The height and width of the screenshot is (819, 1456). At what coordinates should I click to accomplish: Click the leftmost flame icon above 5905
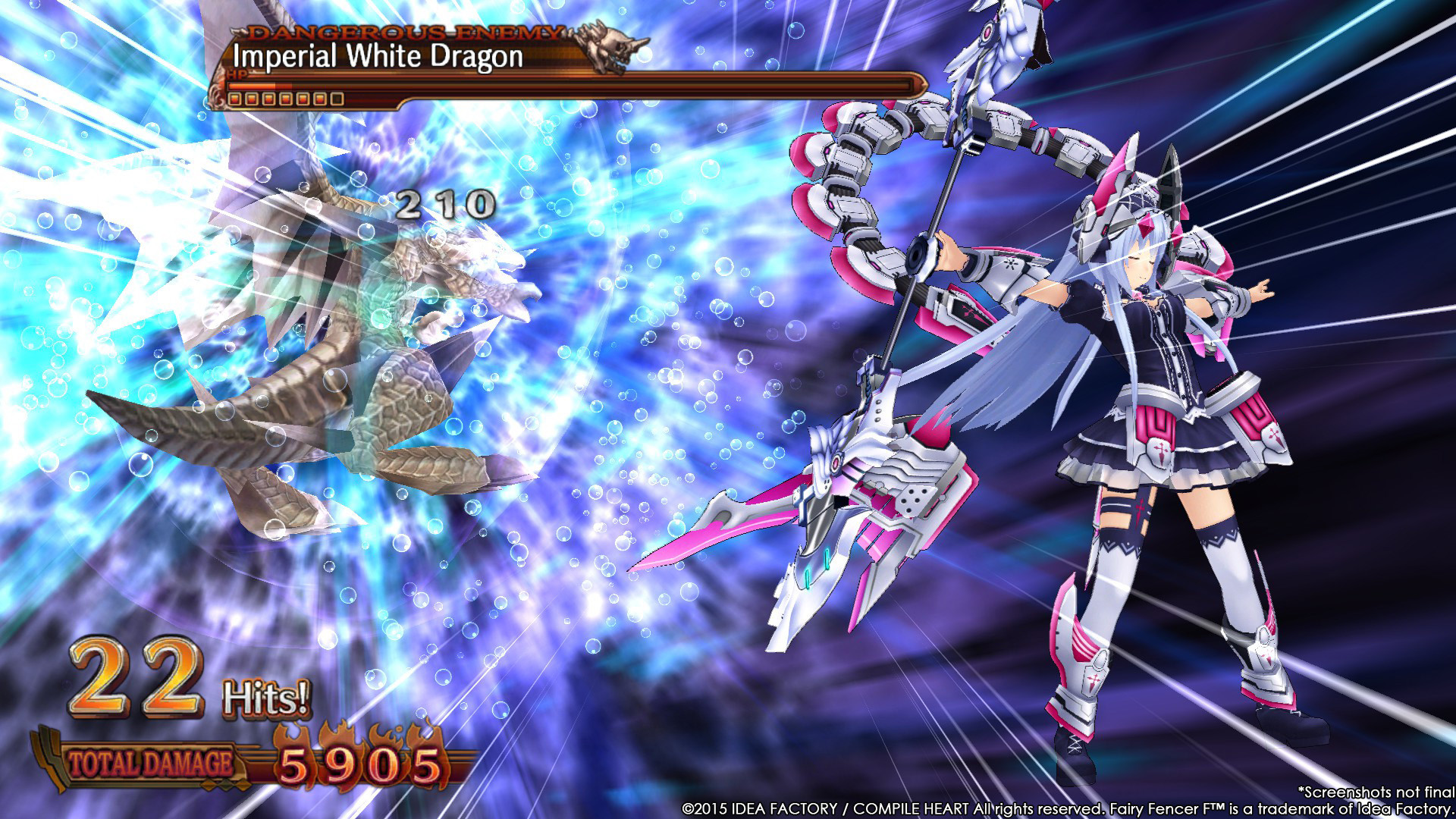[291, 732]
